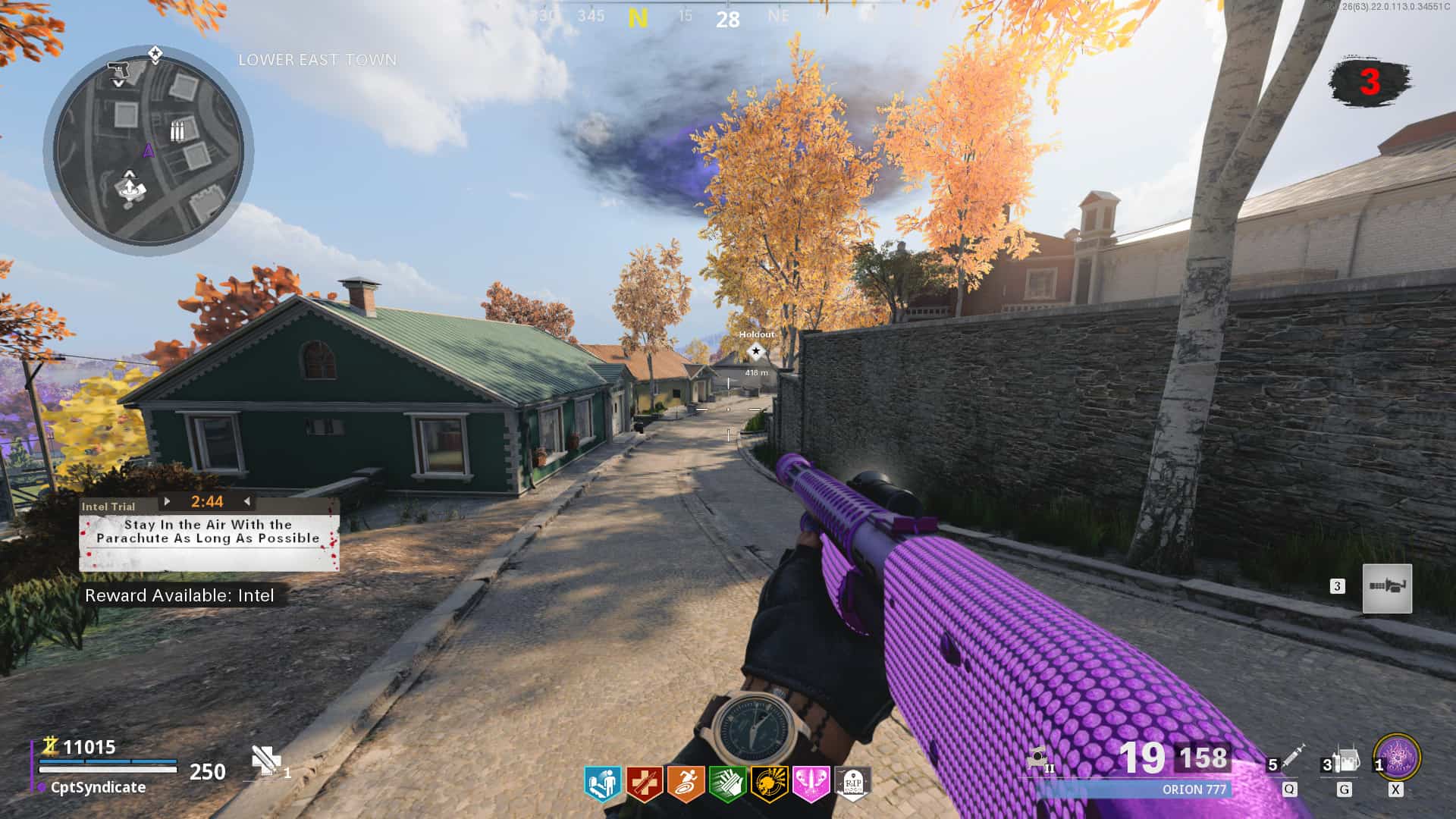Use the stim shot syringe equipment
Image resolution: width=1456 pixels, height=819 pixels.
[x=1292, y=758]
